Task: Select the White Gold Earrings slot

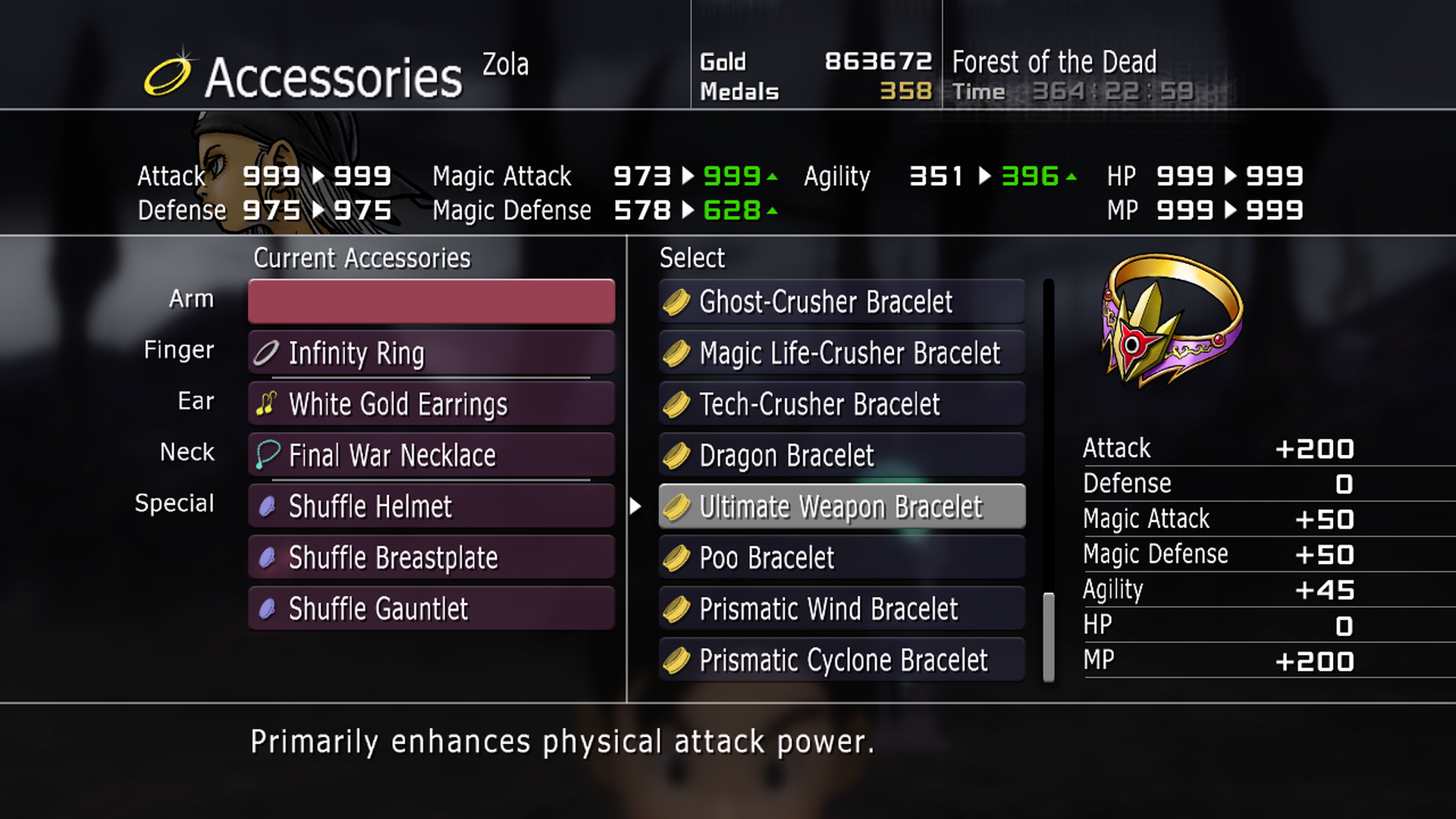Action: coord(431,404)
